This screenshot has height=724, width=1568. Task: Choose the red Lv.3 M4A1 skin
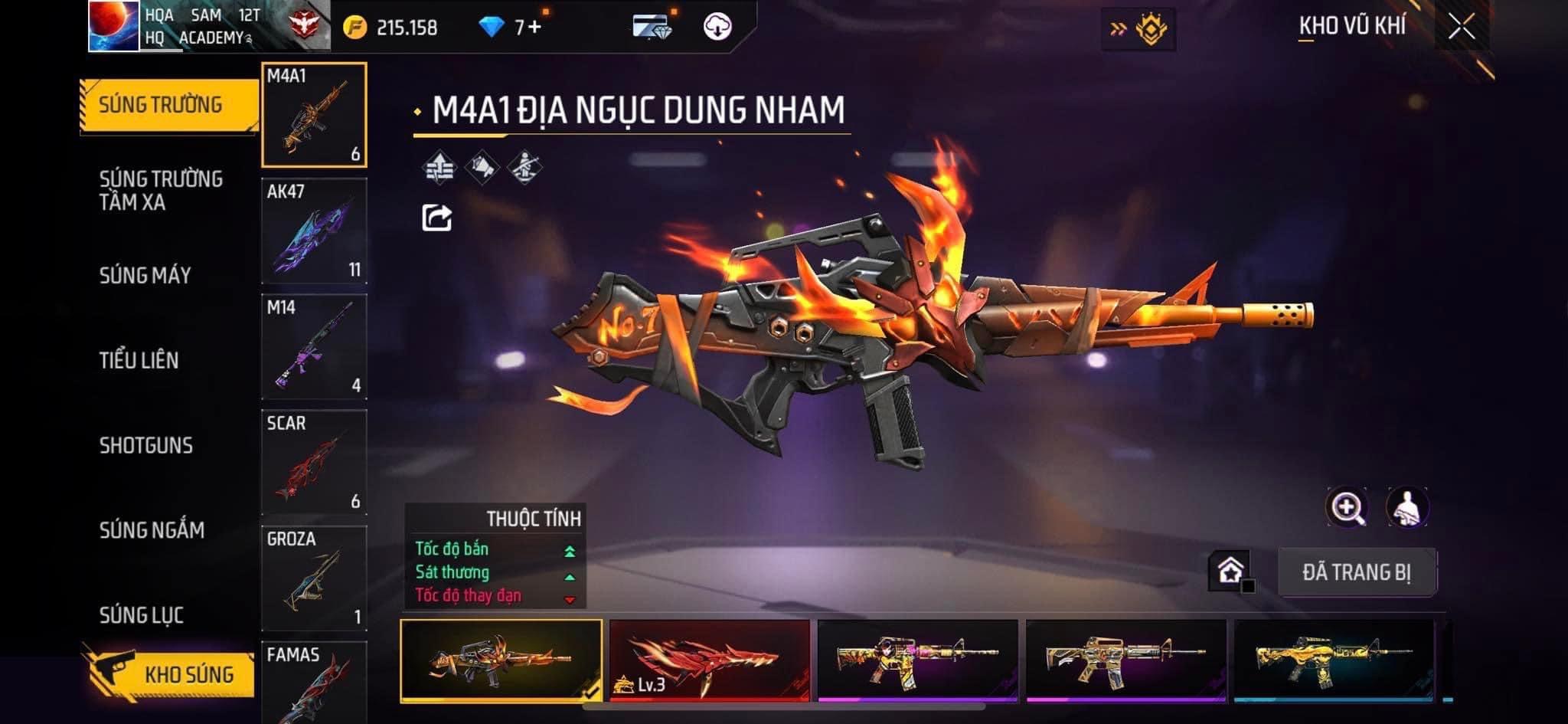[709, 660]
